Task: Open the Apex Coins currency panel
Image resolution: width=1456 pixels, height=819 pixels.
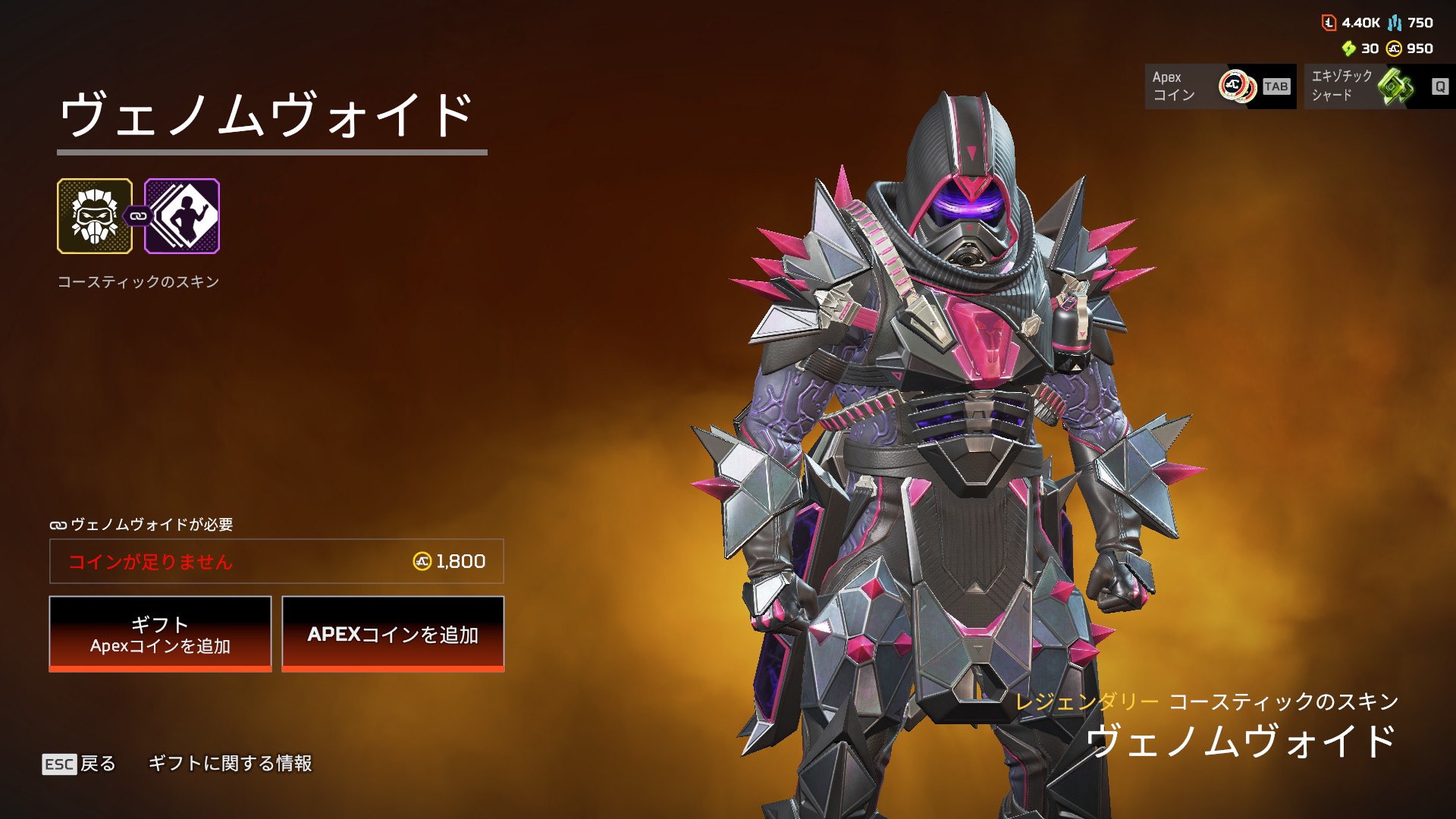Action: click(x=1219, y=86)
